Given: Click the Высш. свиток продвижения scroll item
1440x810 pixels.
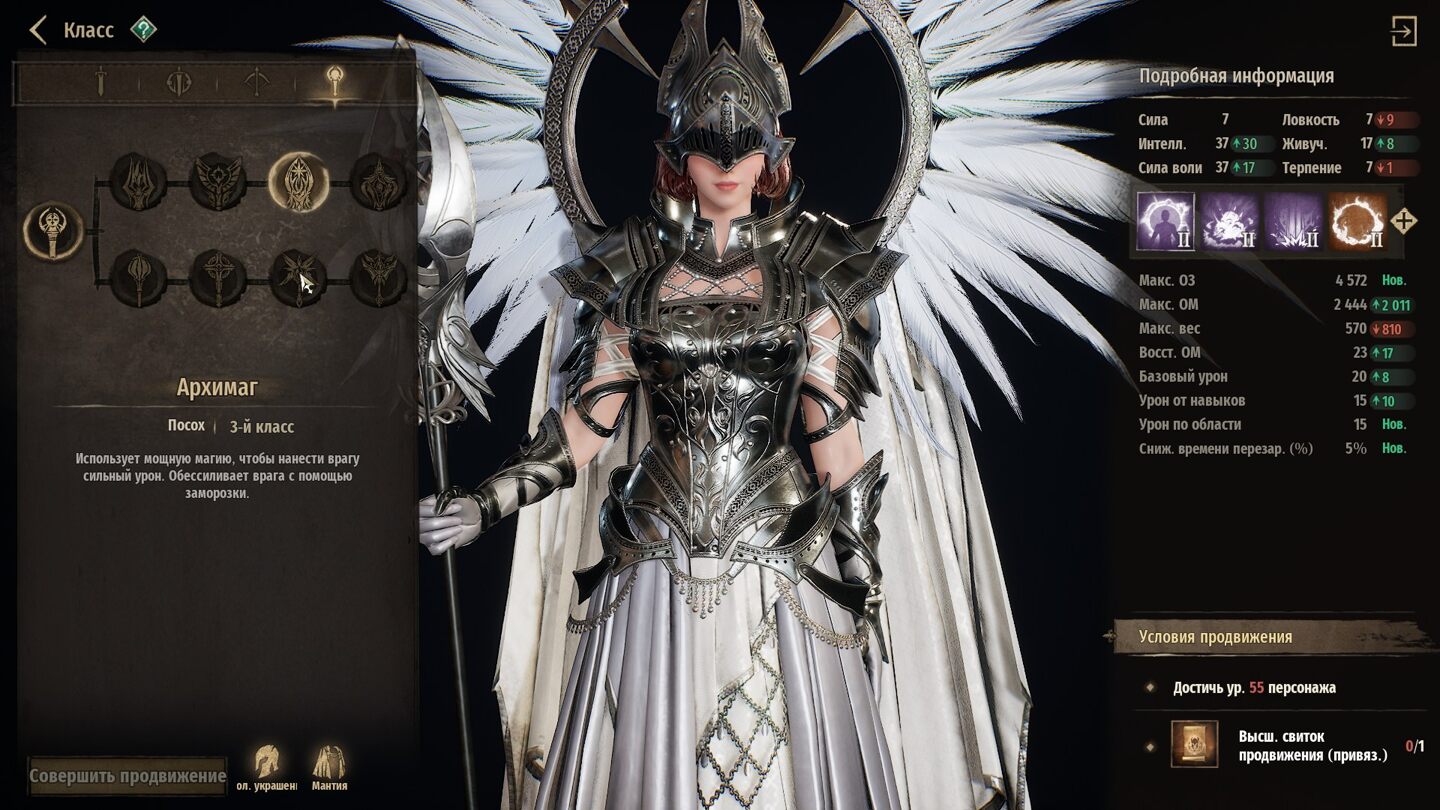Looking at the screenshot, I should (1194, 745).
